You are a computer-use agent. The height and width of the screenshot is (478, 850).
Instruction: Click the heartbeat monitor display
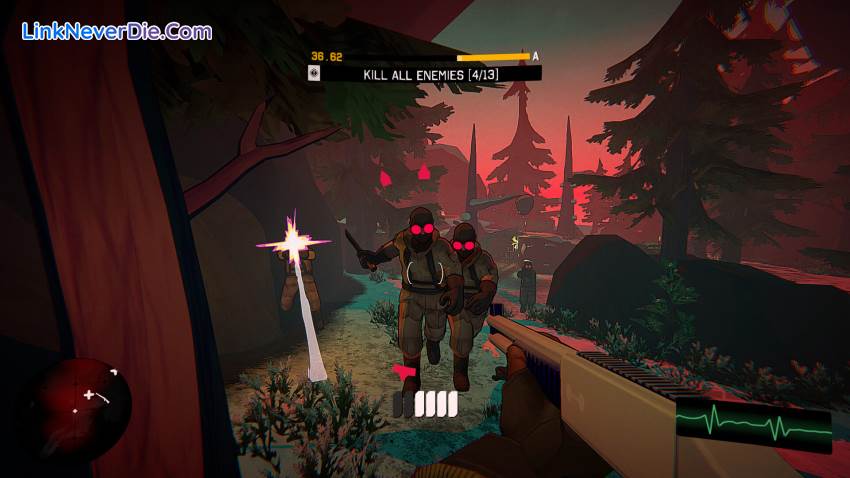coord(753,426)
